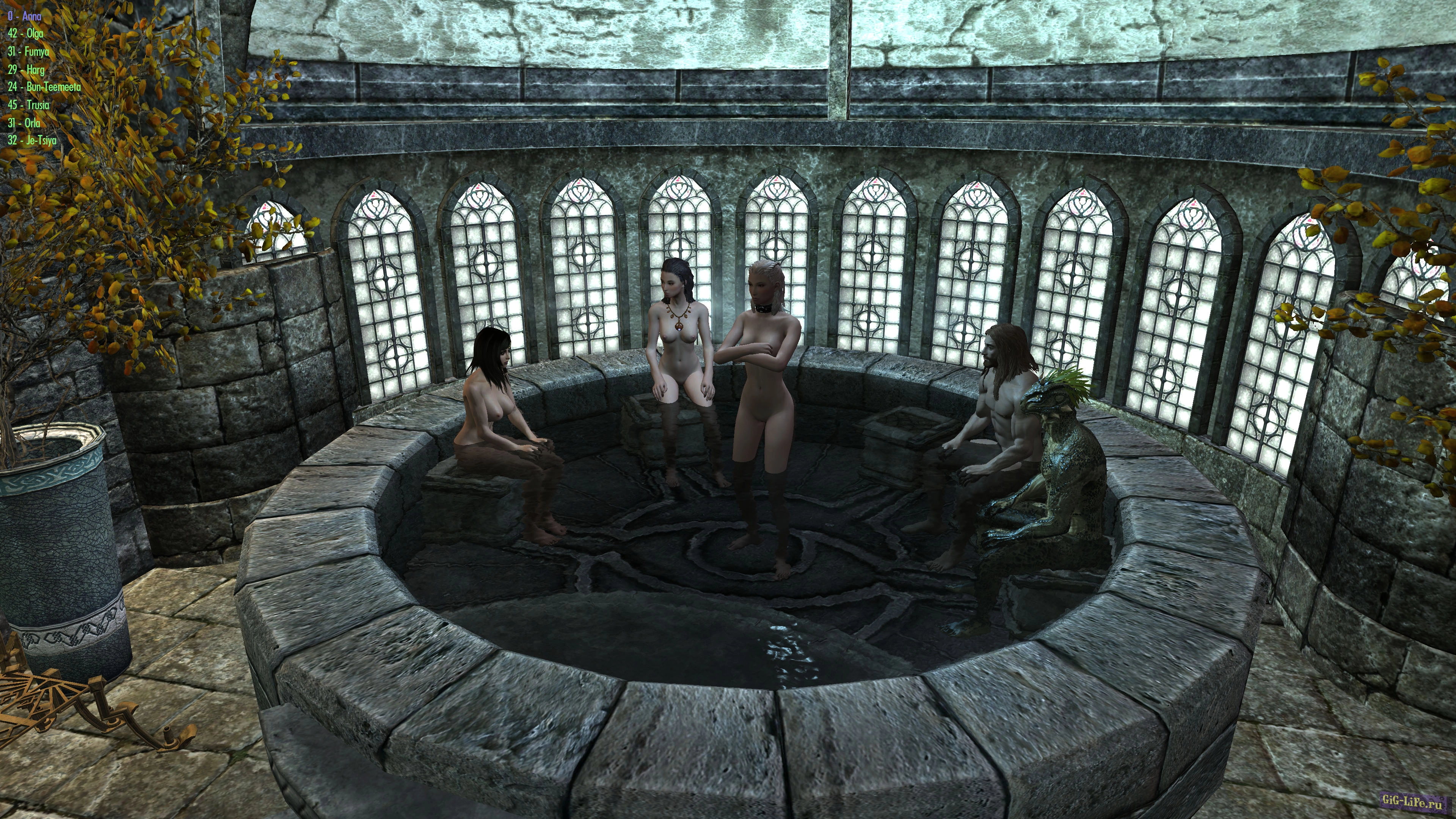Viewport: 1456px width, 819px height.
Task: Open the GiG-Life.ru watermark link
Action: 1411,800
